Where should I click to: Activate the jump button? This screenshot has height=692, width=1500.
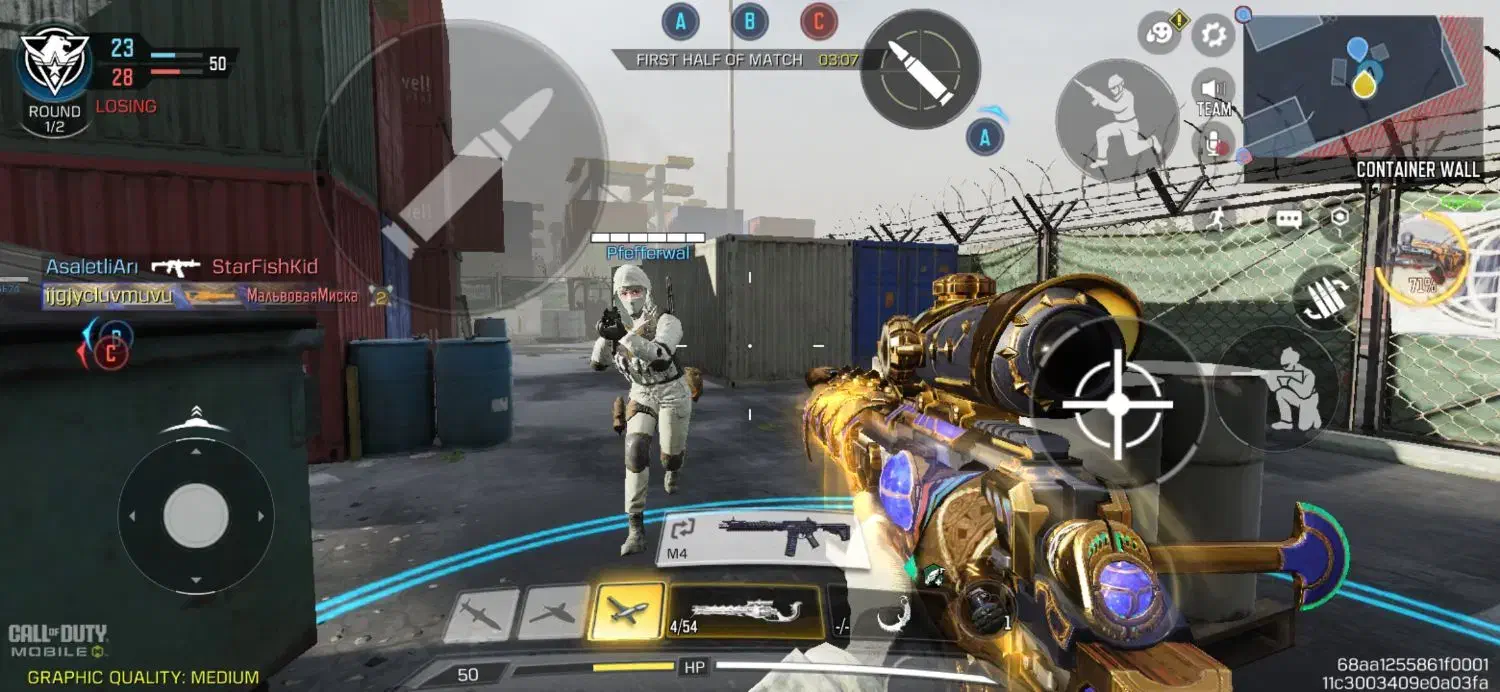click(1117, 119)
